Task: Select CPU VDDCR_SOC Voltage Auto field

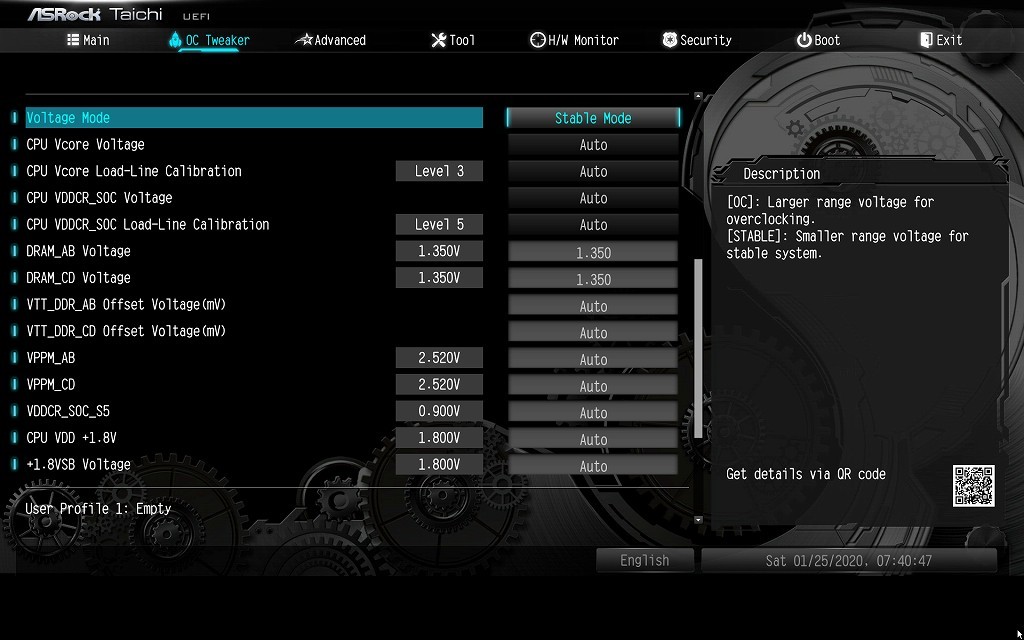Action: 593,198
